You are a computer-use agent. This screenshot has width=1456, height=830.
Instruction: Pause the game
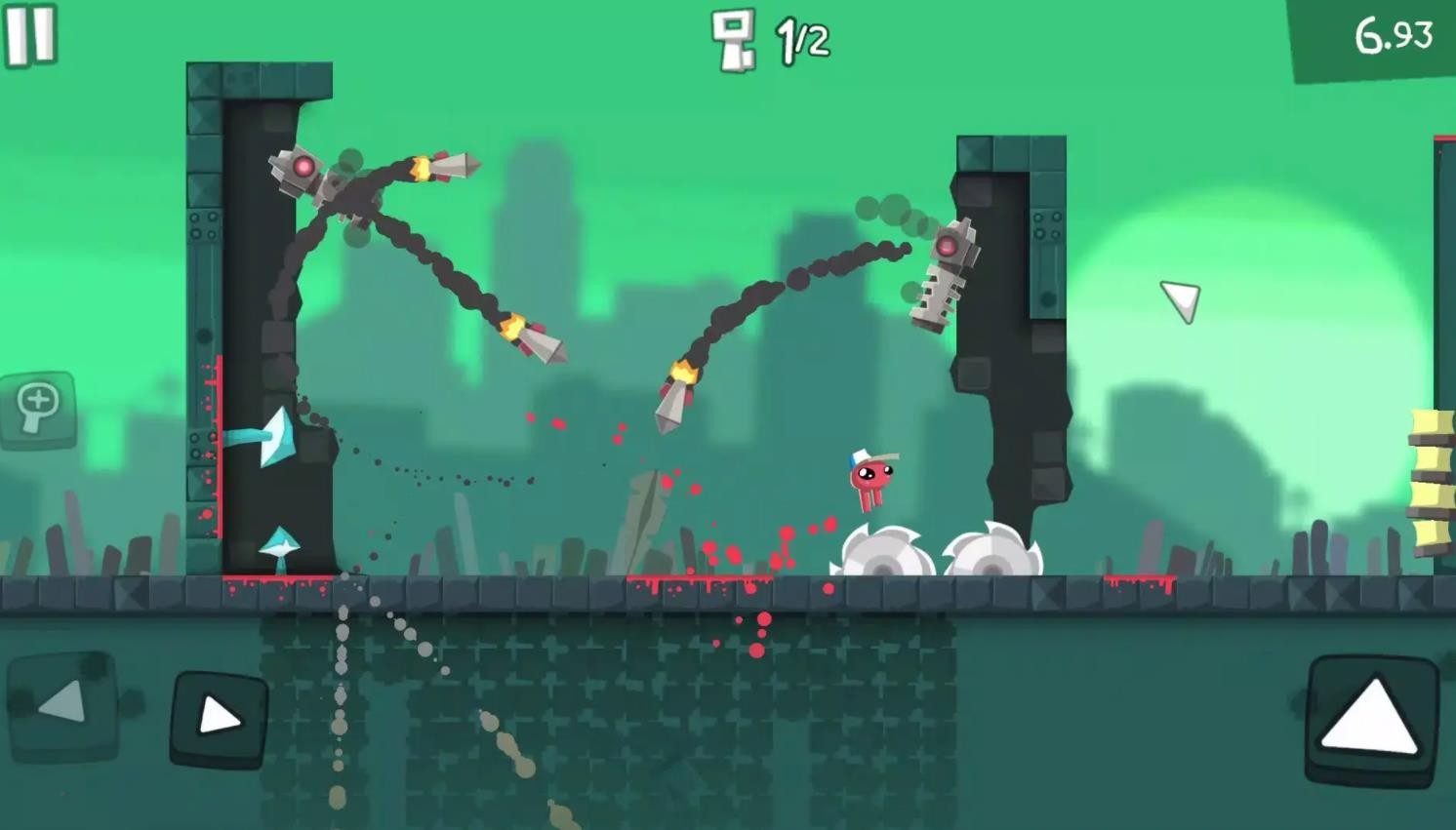tap(30, 35)
